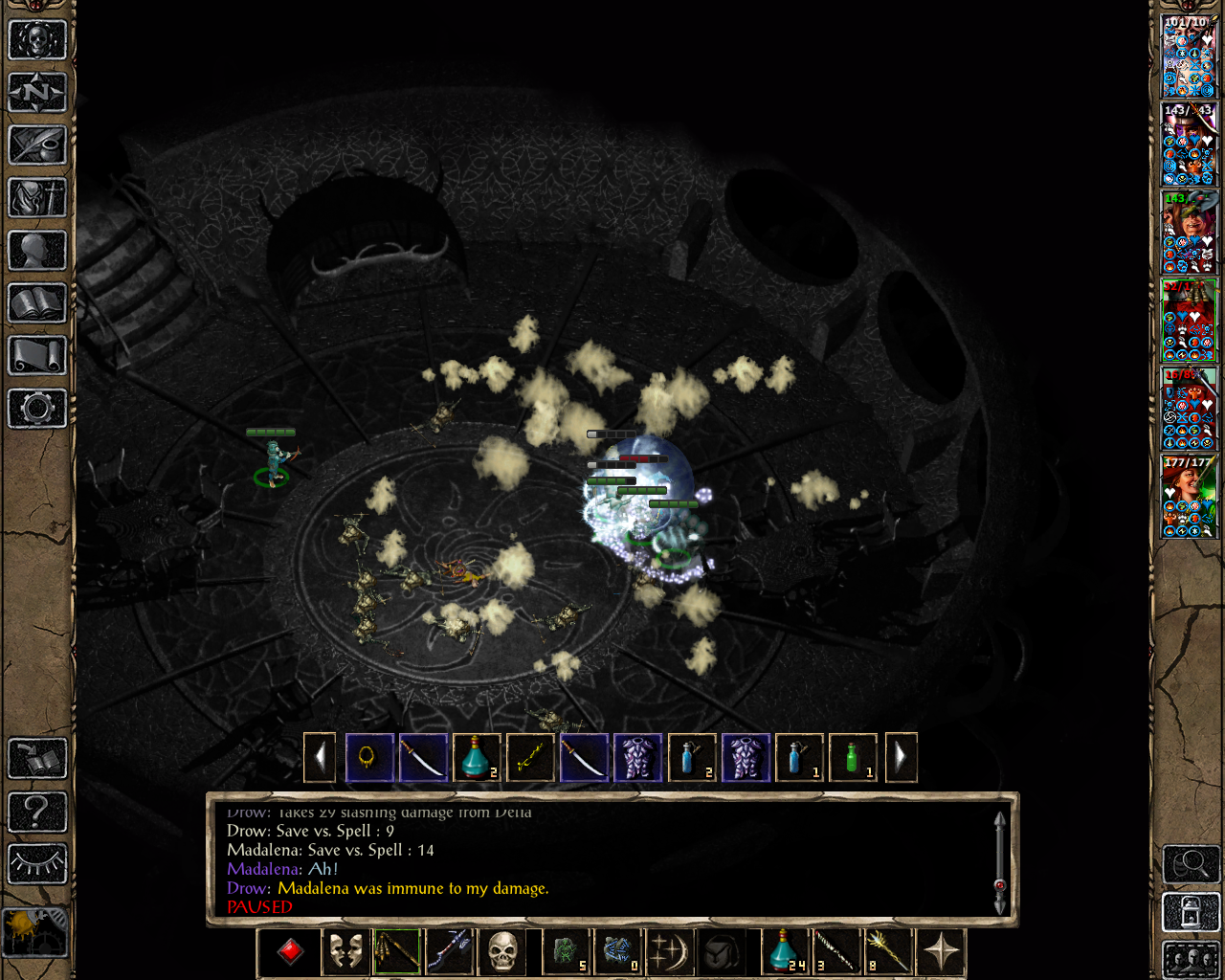
Task: Use the green potion bottle slot
Action: coord(852,758)
